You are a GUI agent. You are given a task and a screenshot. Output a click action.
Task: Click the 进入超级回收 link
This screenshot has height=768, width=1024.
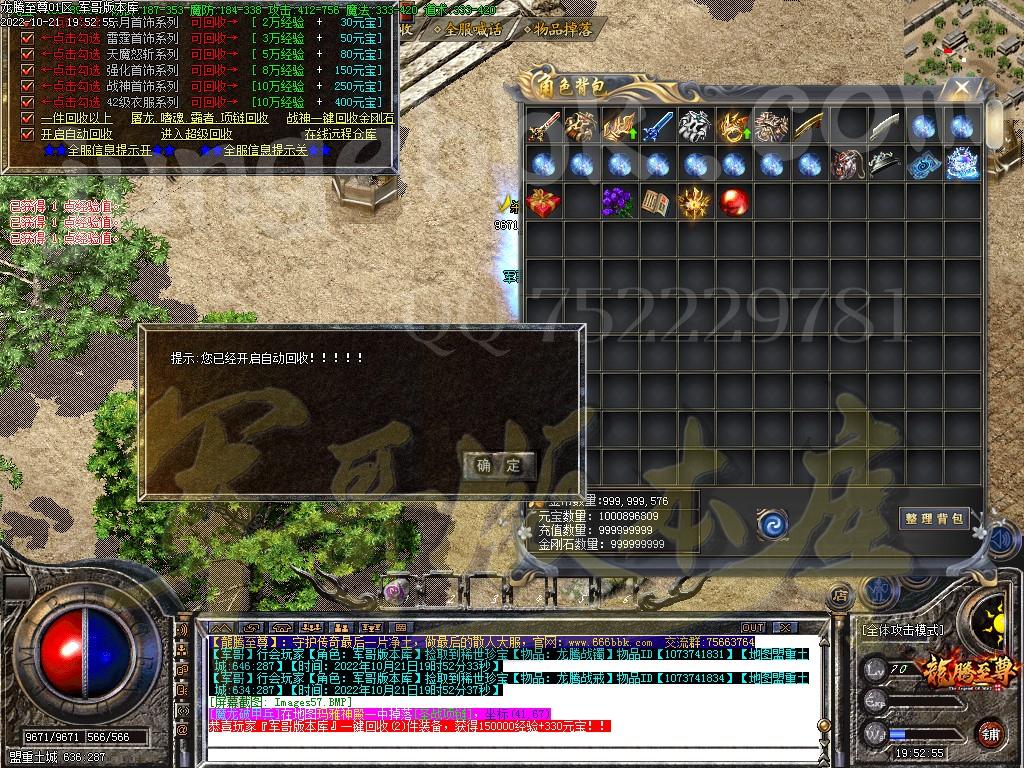[196, 134]
